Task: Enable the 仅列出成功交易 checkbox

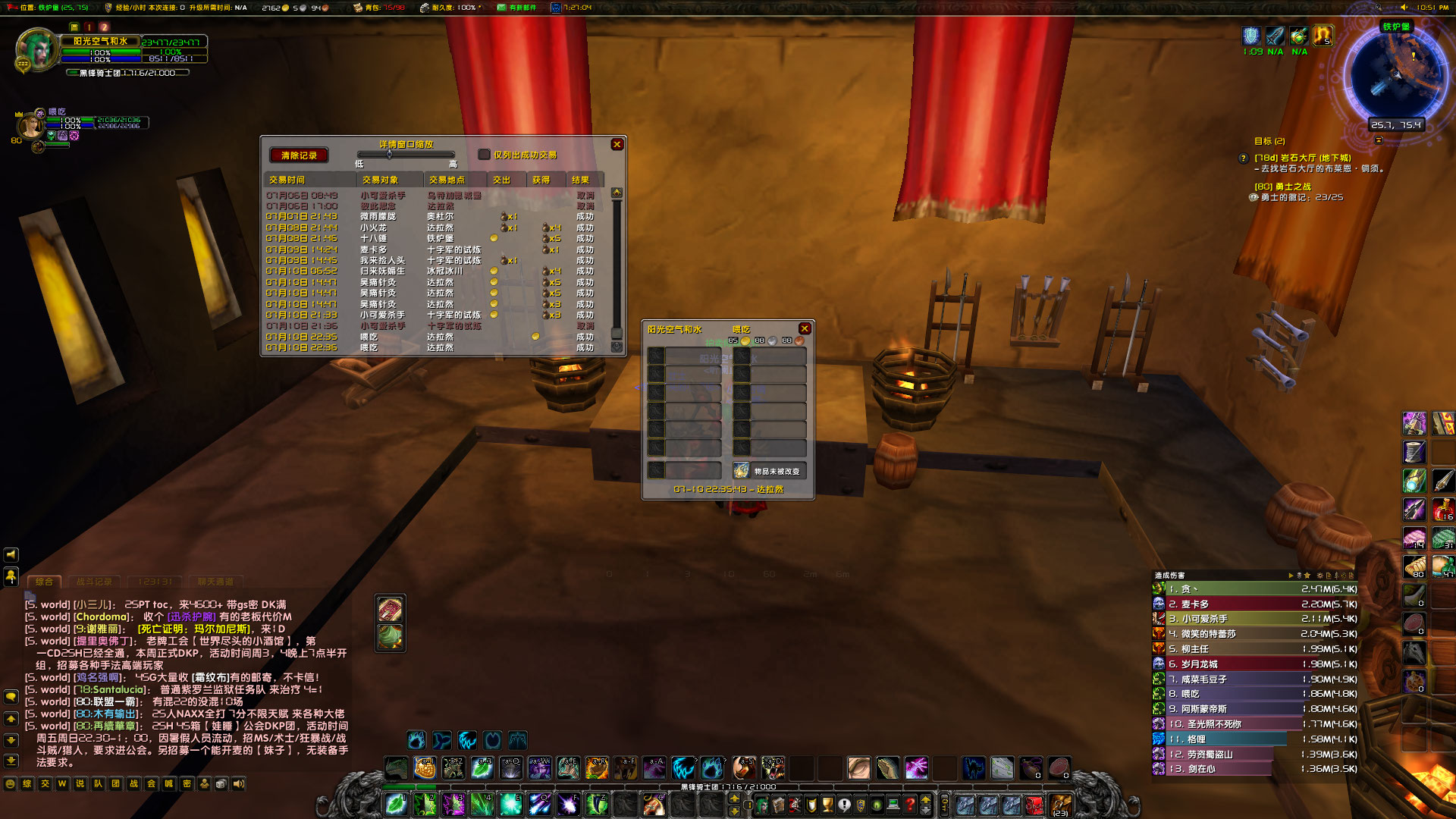Action: pos(484,155)
